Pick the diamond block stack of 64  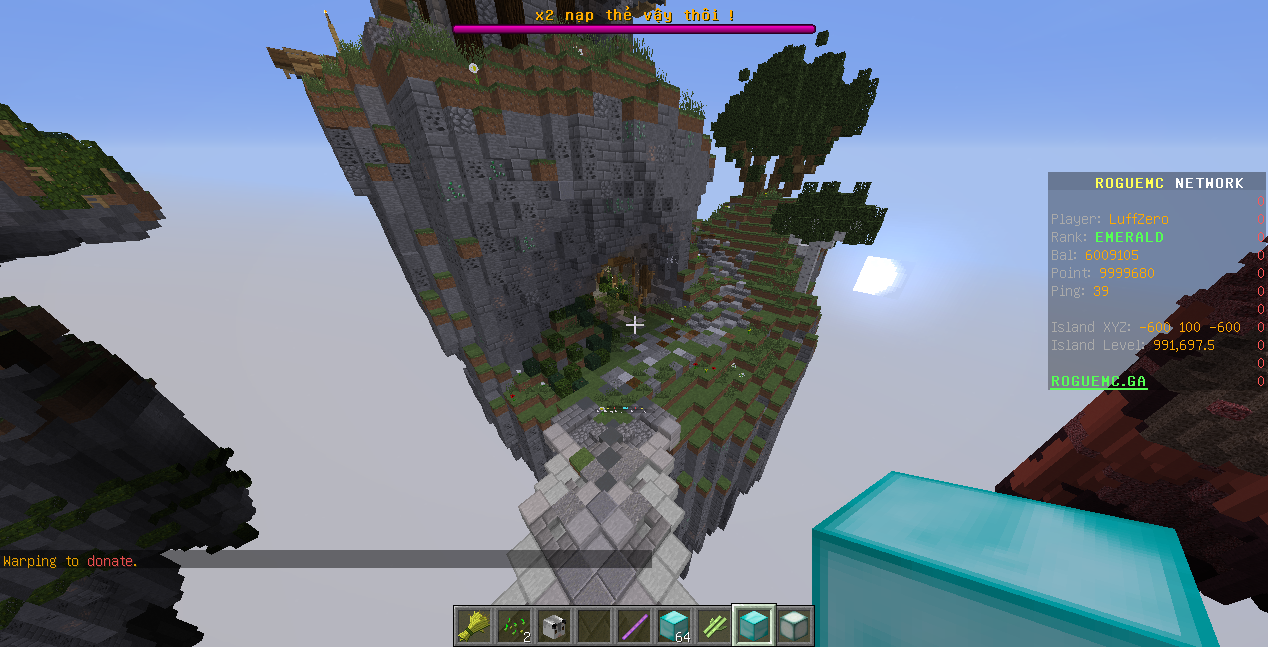pos(673,626)
